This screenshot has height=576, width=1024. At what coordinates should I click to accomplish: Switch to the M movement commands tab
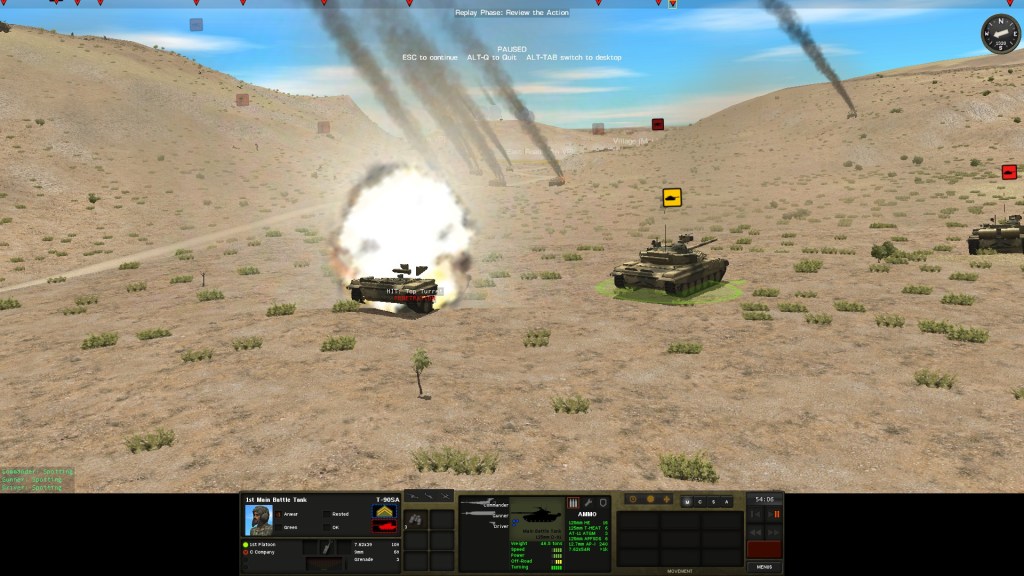coord(687,501)
